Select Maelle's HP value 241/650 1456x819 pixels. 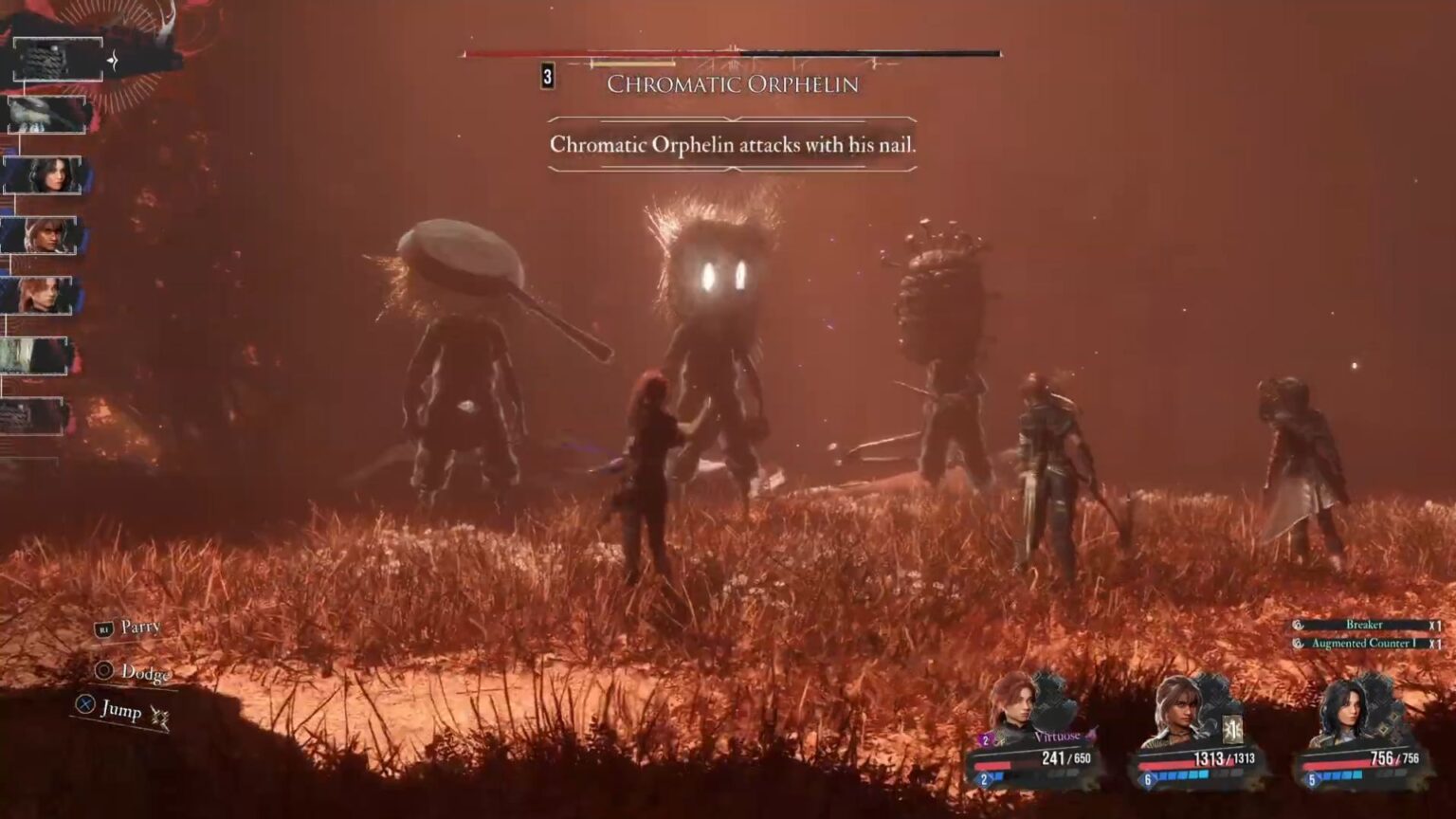coord(1065,758)
